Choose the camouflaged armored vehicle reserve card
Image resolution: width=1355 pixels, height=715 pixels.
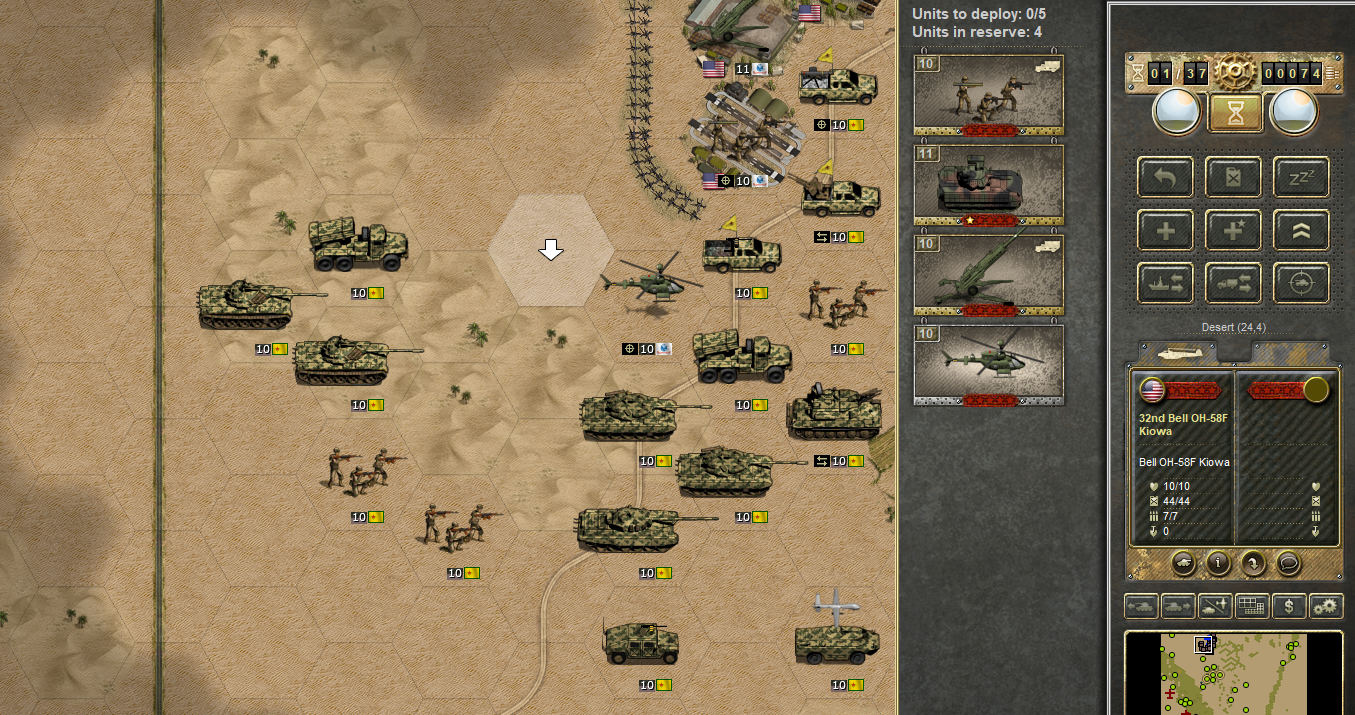click(988, 185)
